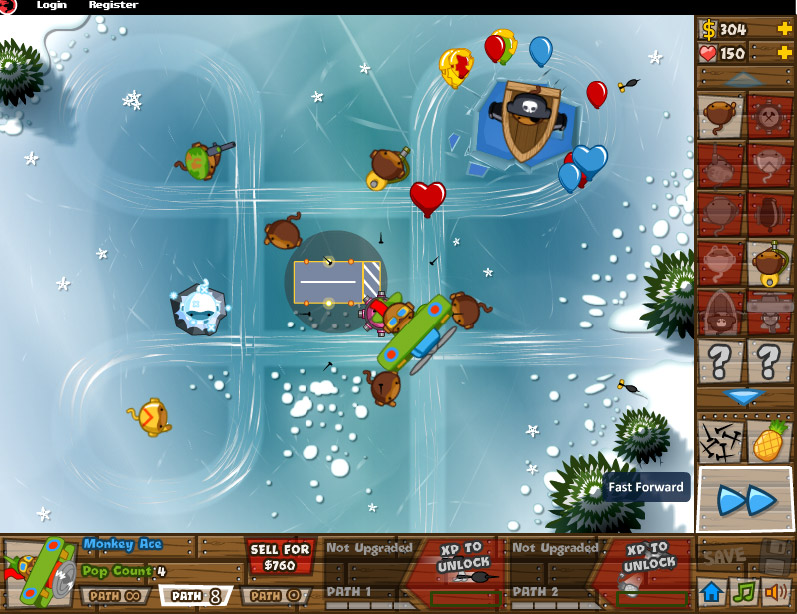Select the Dart Monkey tower icon
This screenshot has width=797, height=614.
click(719, 117)
